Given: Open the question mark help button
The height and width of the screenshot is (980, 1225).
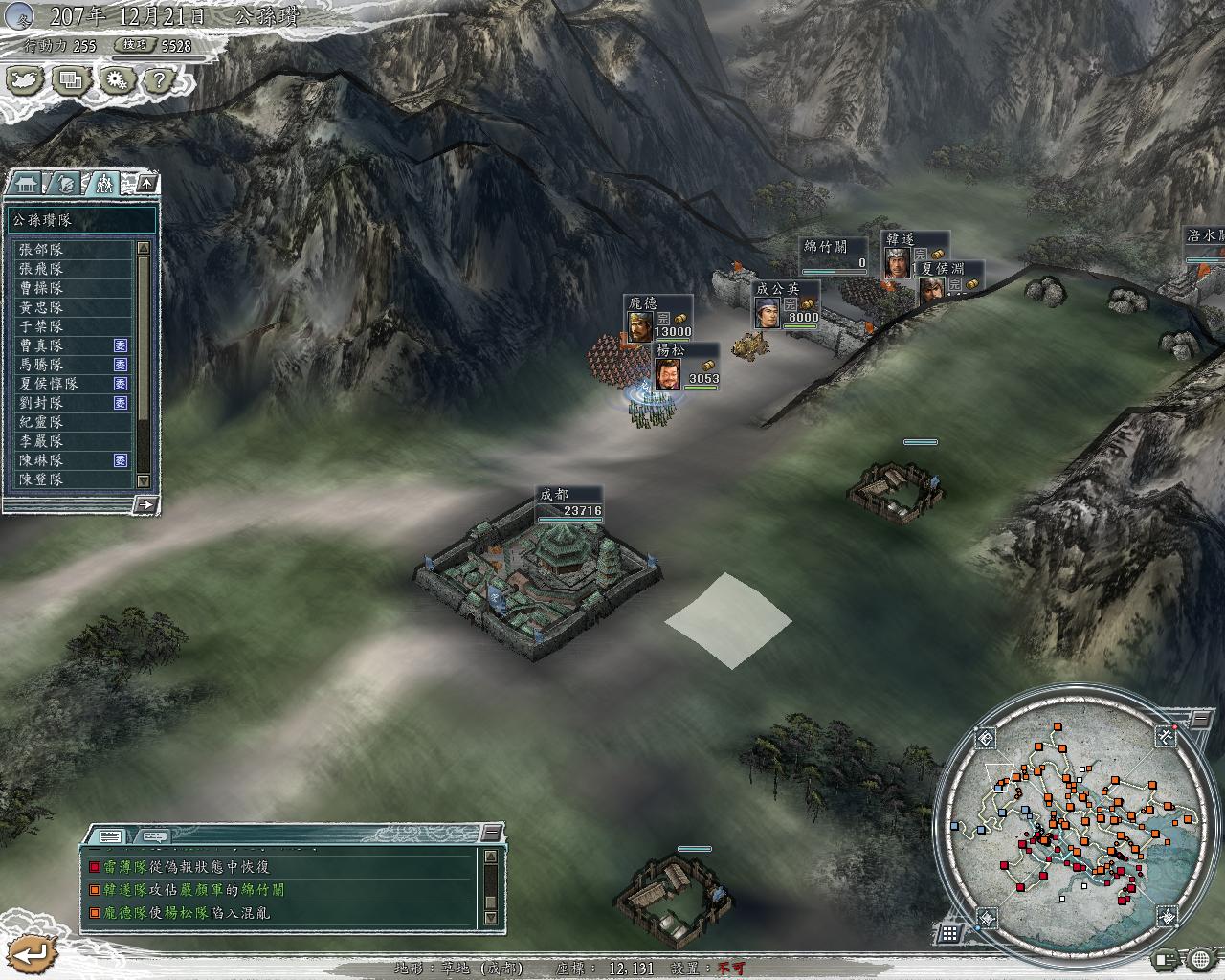Looking at the screenshot, I should click(x=158, y=80).
